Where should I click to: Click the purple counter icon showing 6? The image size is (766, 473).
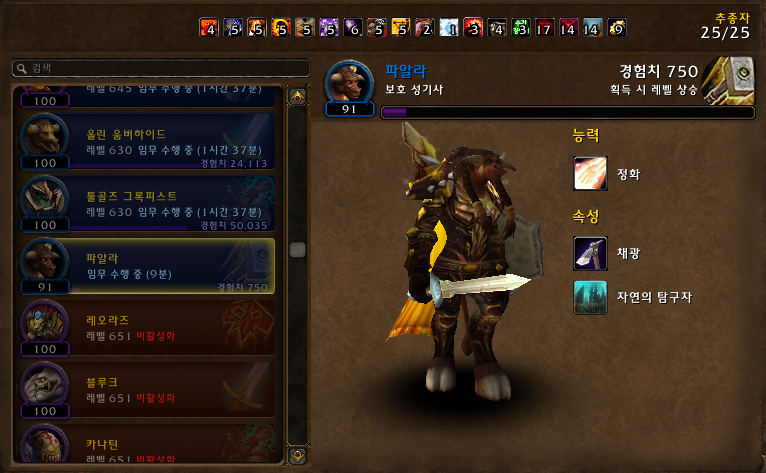352,27
